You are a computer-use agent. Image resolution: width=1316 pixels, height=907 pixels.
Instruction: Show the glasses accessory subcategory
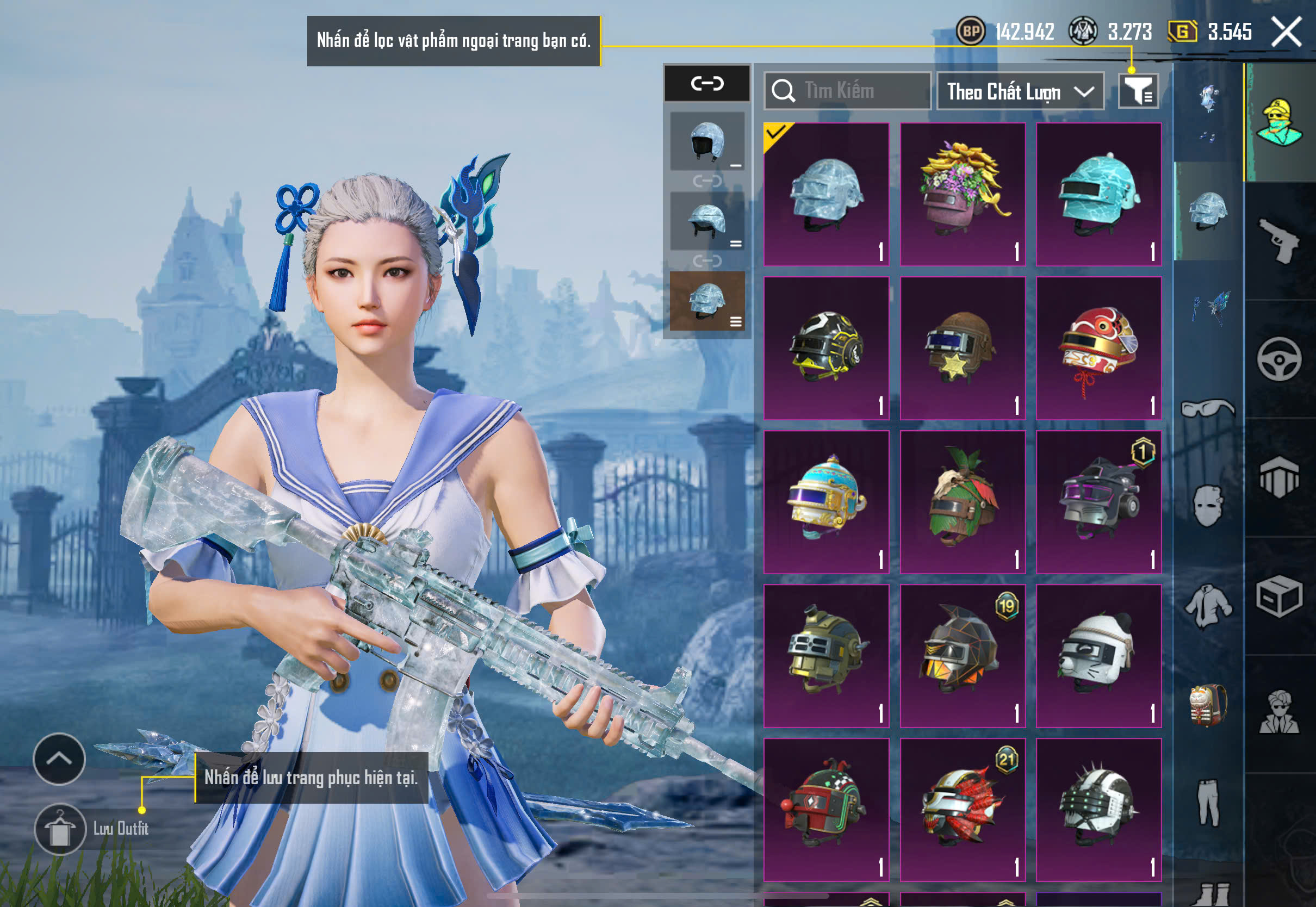coord(1208,408)
